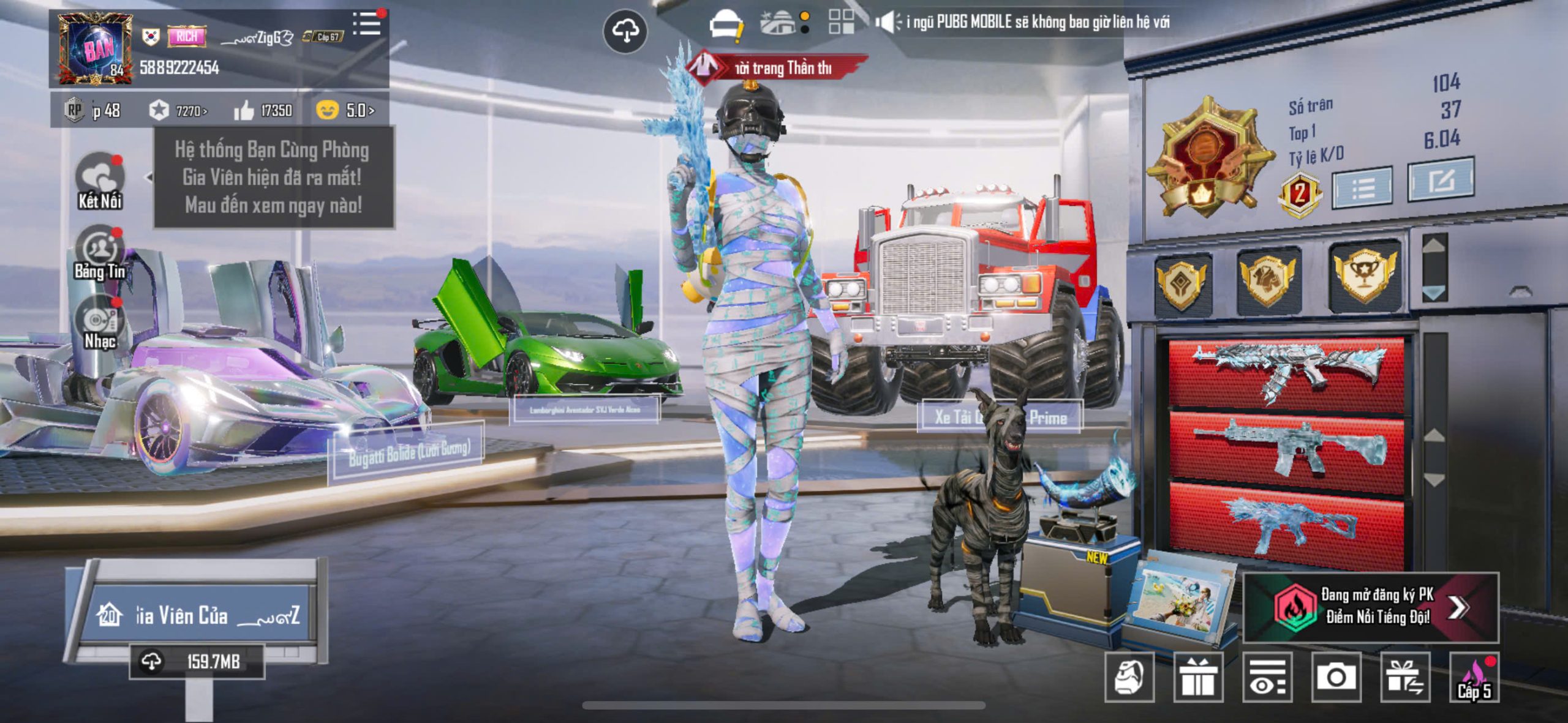
Task: Open the smiley 5.0 merit rating
Action: tap(345, 111)
